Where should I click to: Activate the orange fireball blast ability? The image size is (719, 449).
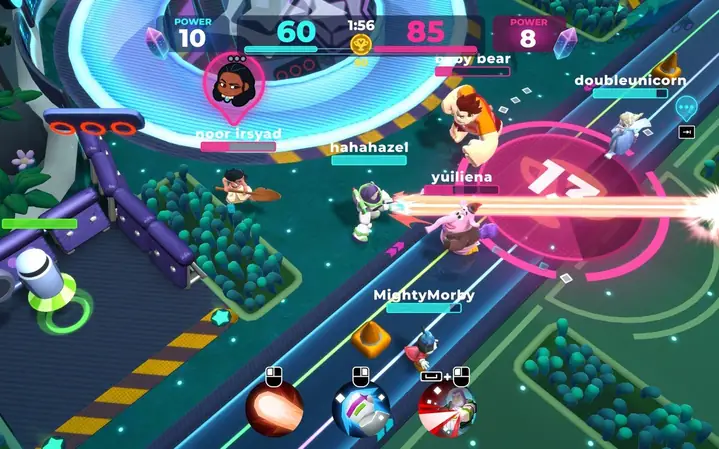pyautogui.click(x=274, y=409)
